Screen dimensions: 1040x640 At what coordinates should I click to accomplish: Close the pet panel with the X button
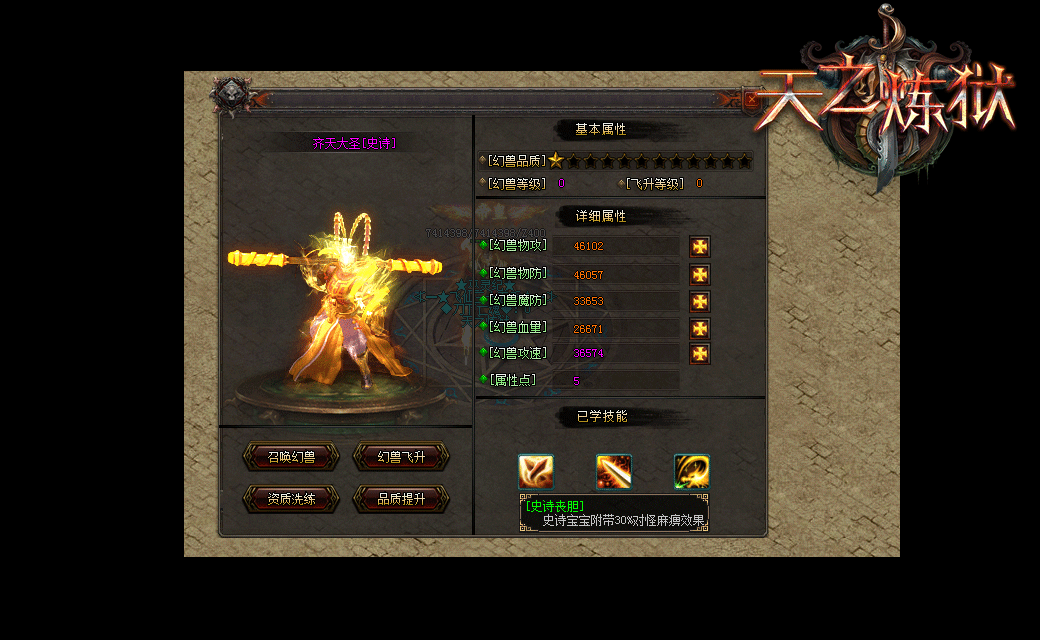(752, 99)
